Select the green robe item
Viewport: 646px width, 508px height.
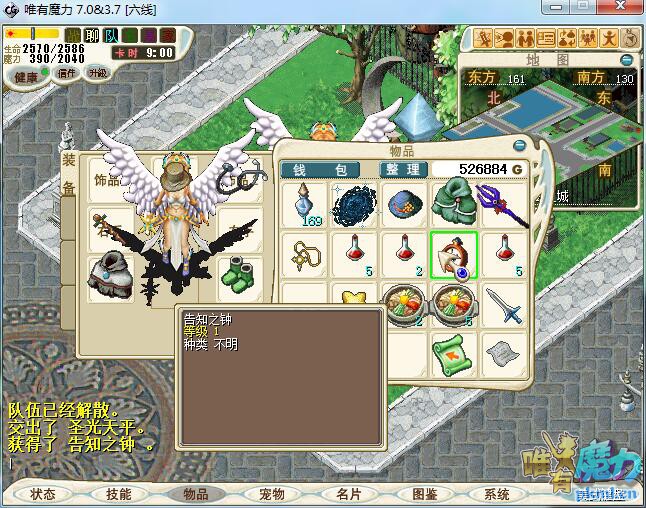coord(454,201)
